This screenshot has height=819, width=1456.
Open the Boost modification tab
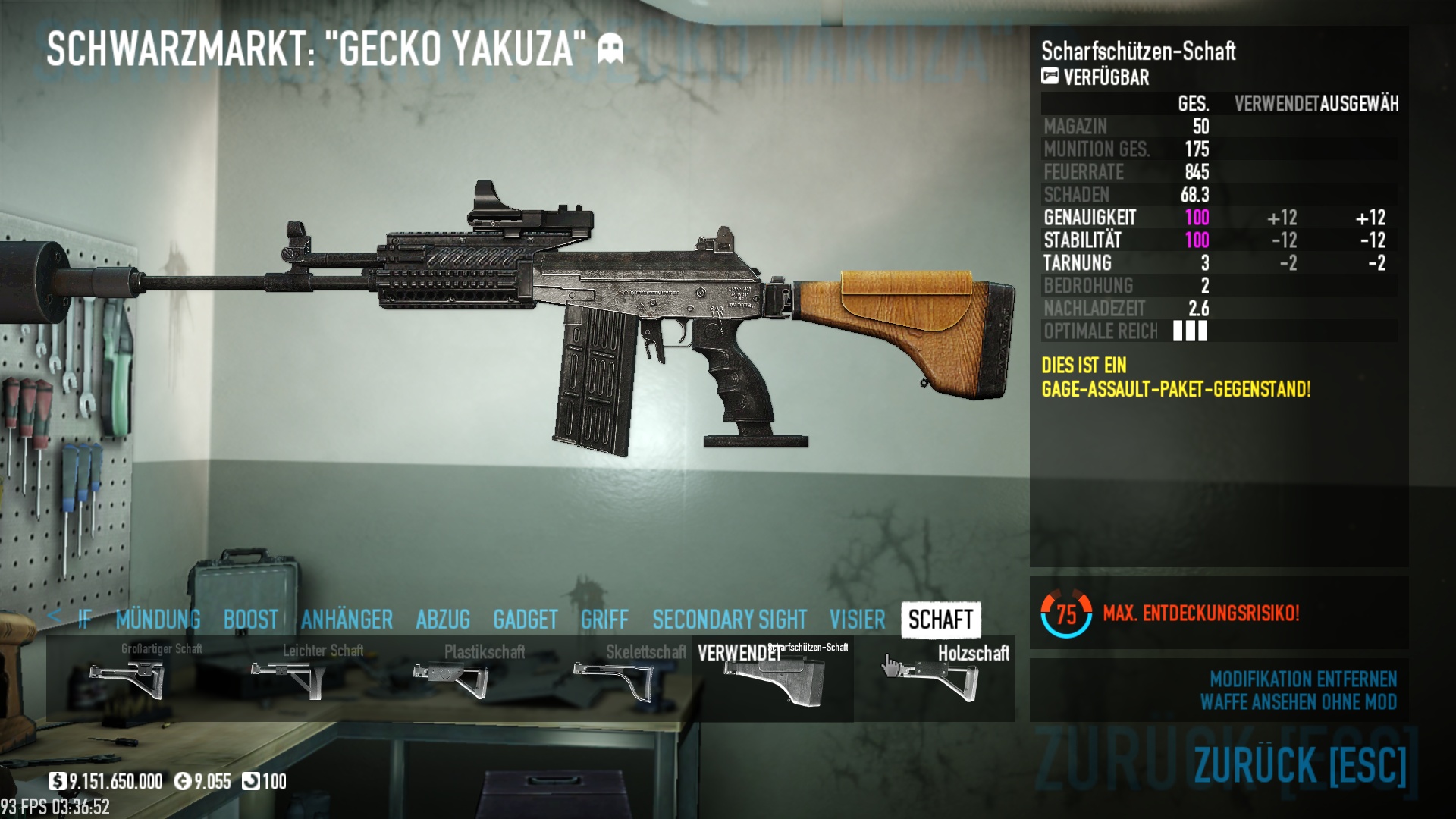click(x=250, y=620)
